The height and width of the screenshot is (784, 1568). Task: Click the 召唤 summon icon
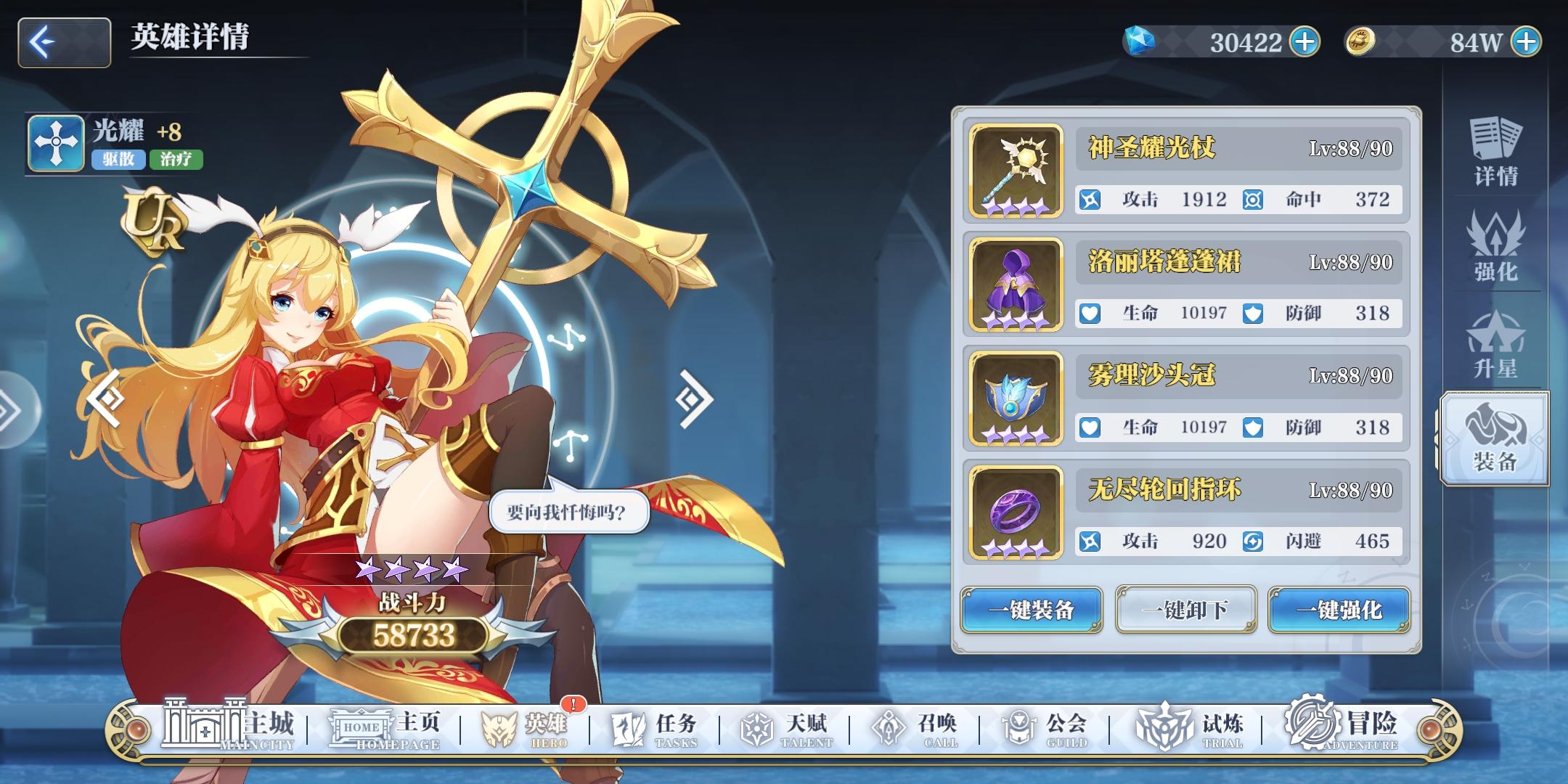[x=912, y=724]
